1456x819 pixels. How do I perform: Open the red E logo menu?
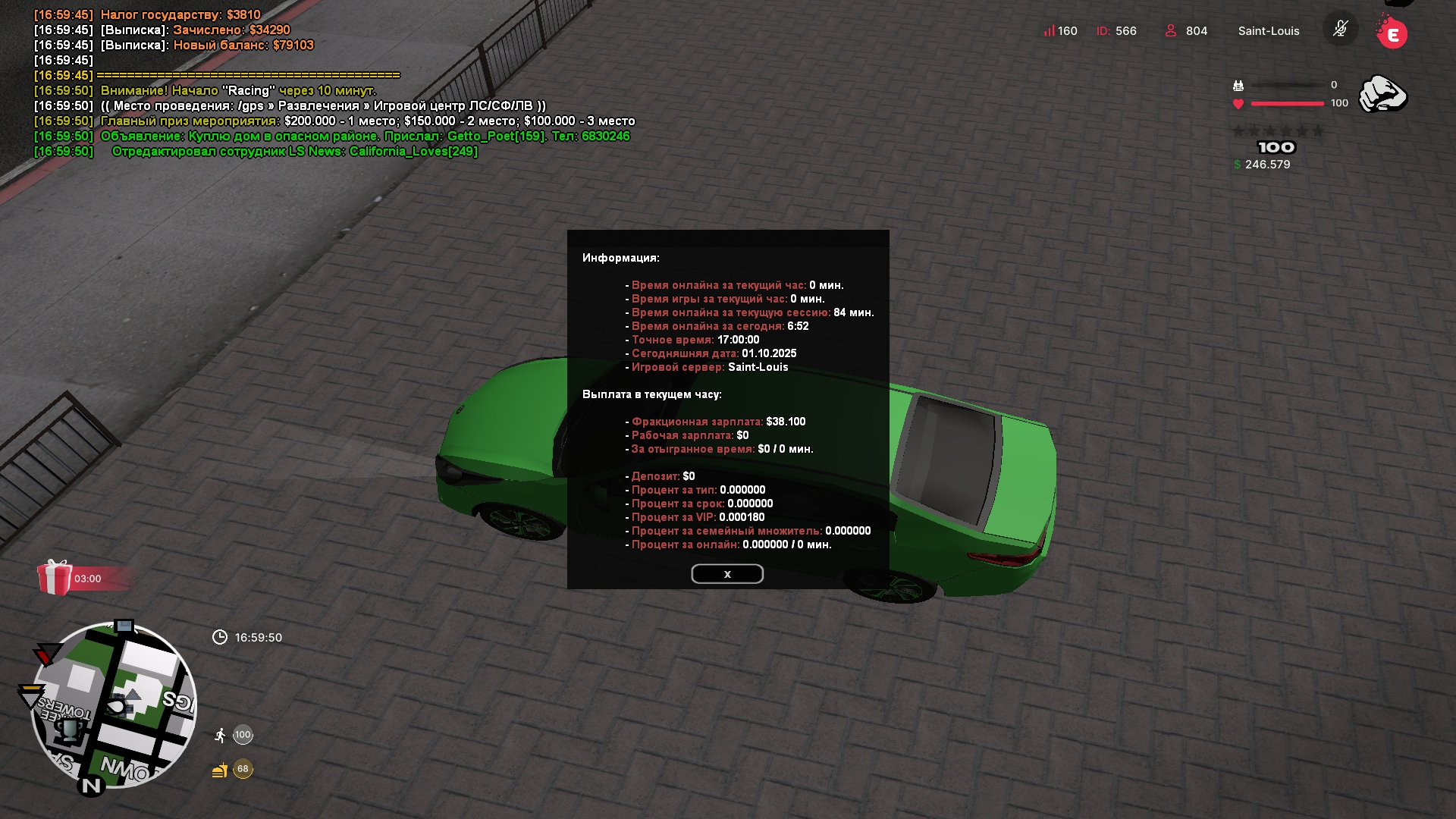pyautogui.click(x=1392, y=34)
